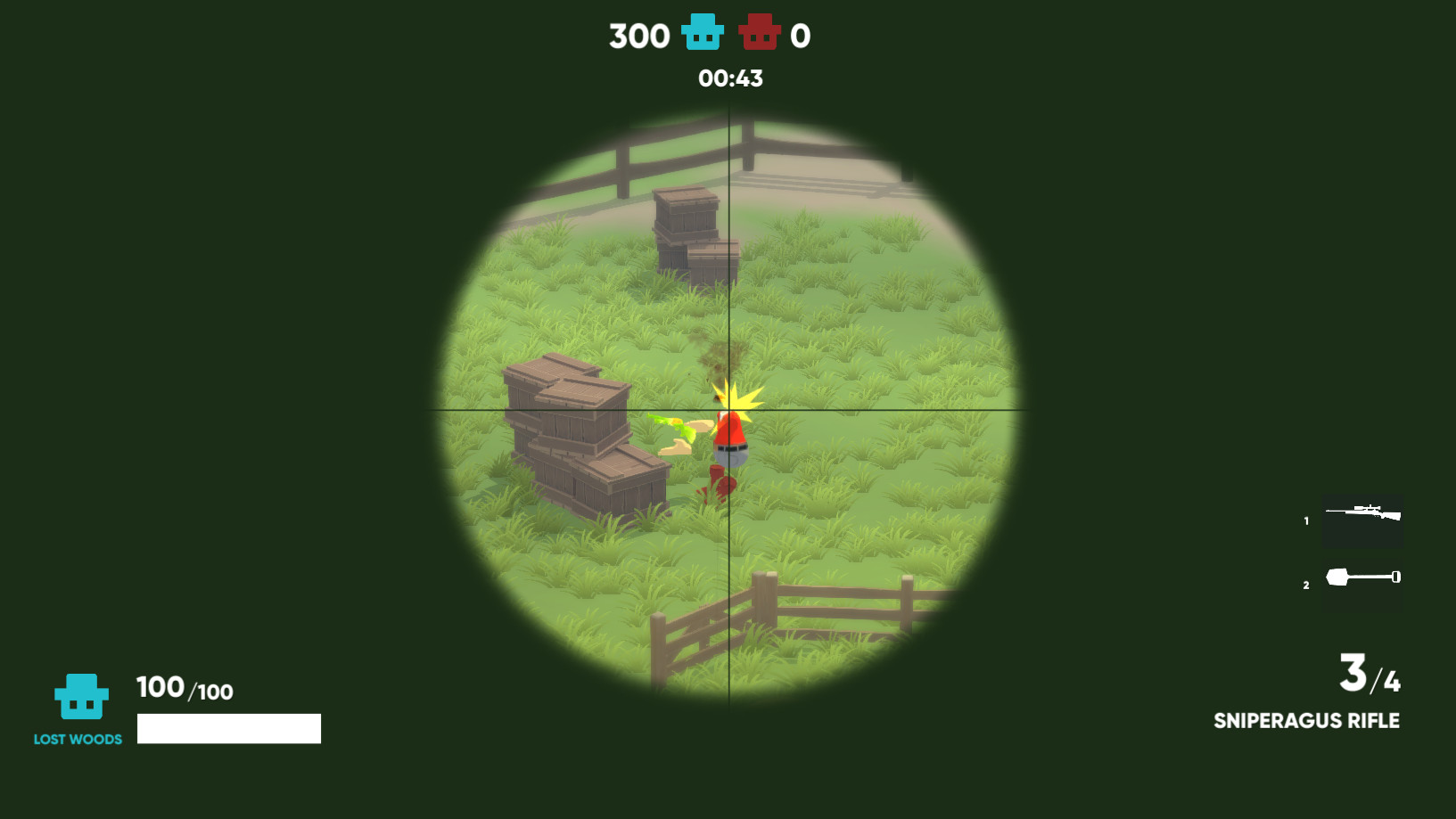Click the LOST WOODS map label

(76, 738)
